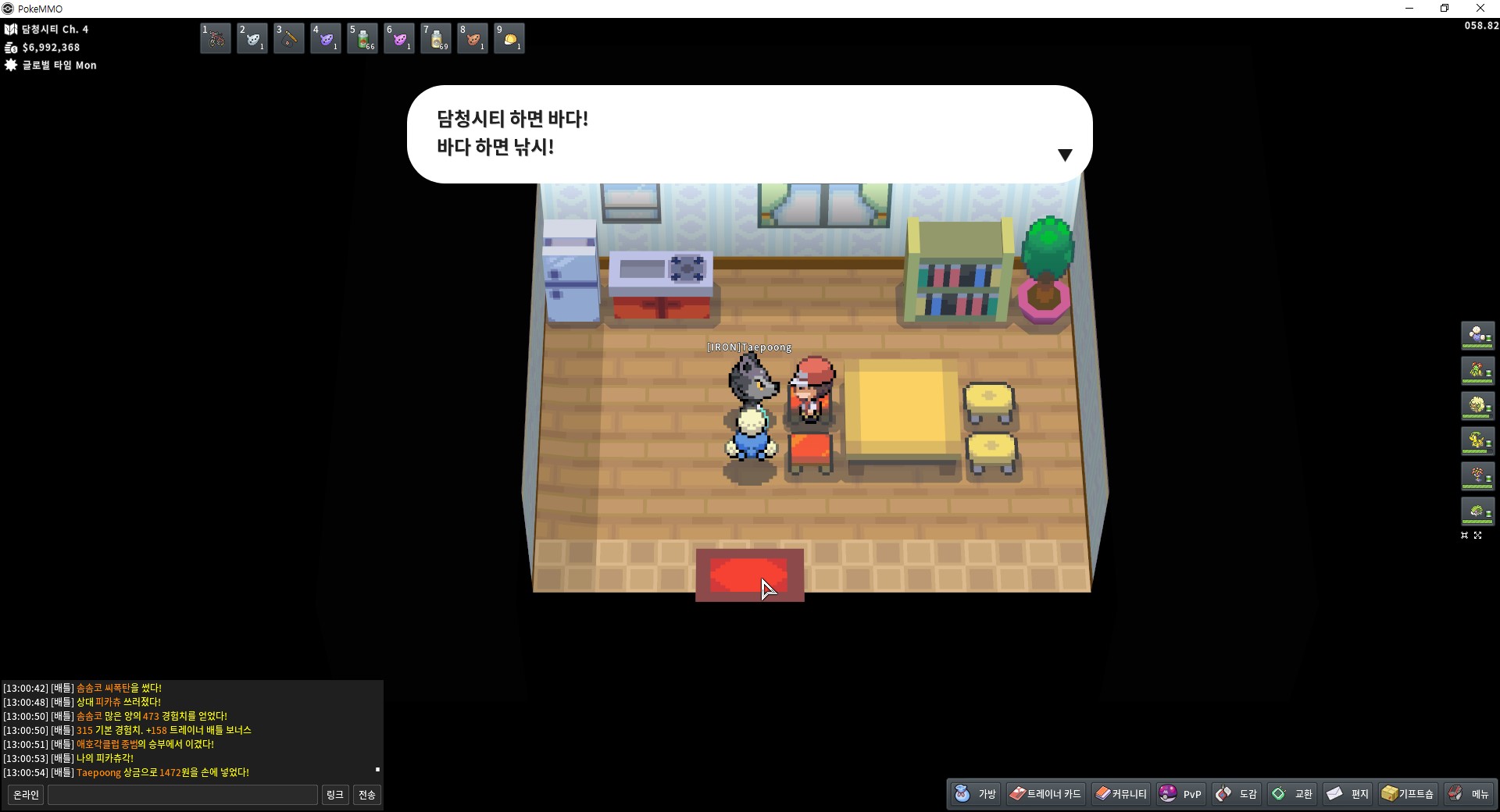1500x812 pixels.
Task: Send the chat message with 전송
Action: 367,795
